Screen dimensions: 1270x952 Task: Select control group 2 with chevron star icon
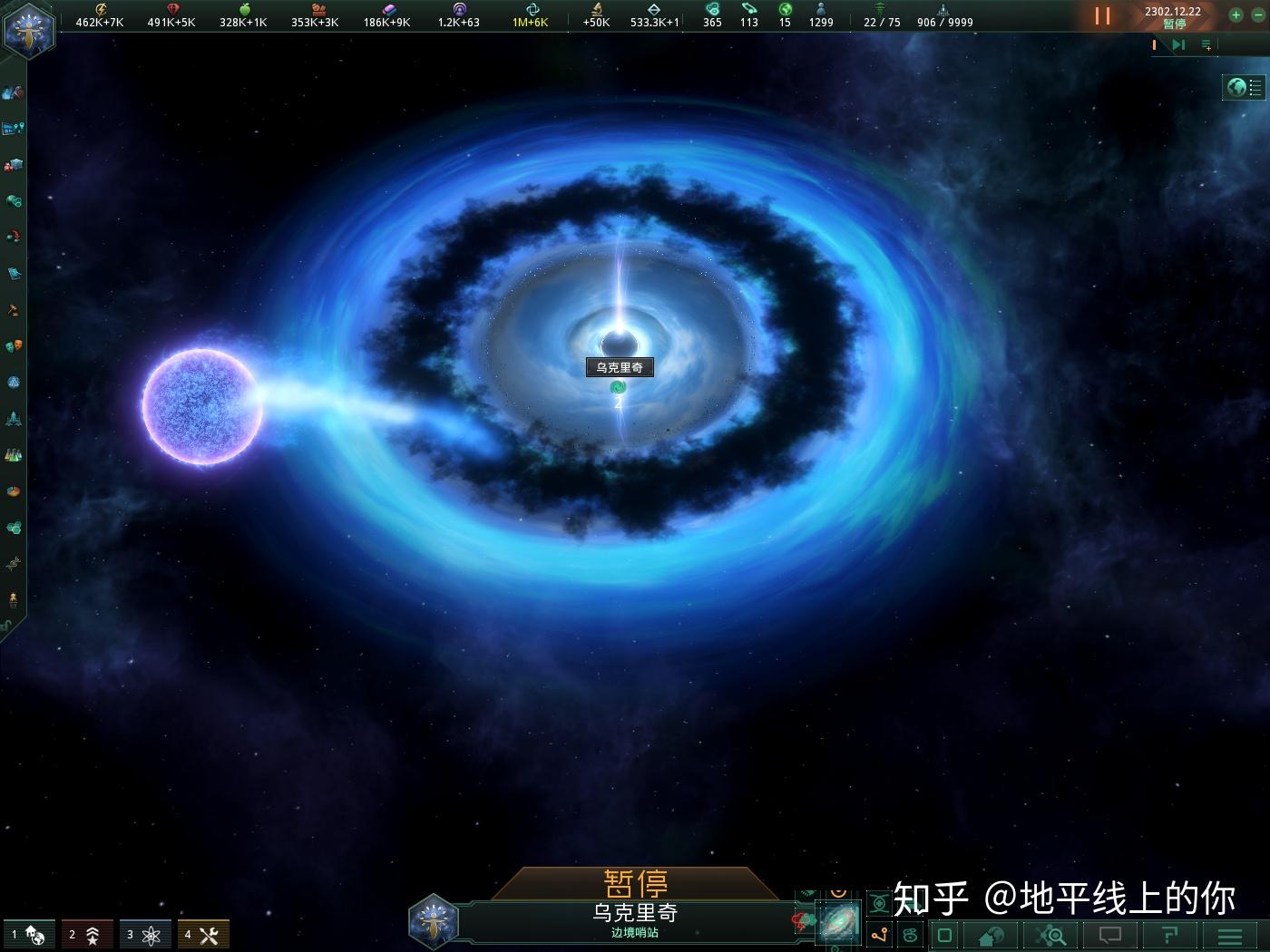pos(86,934)
